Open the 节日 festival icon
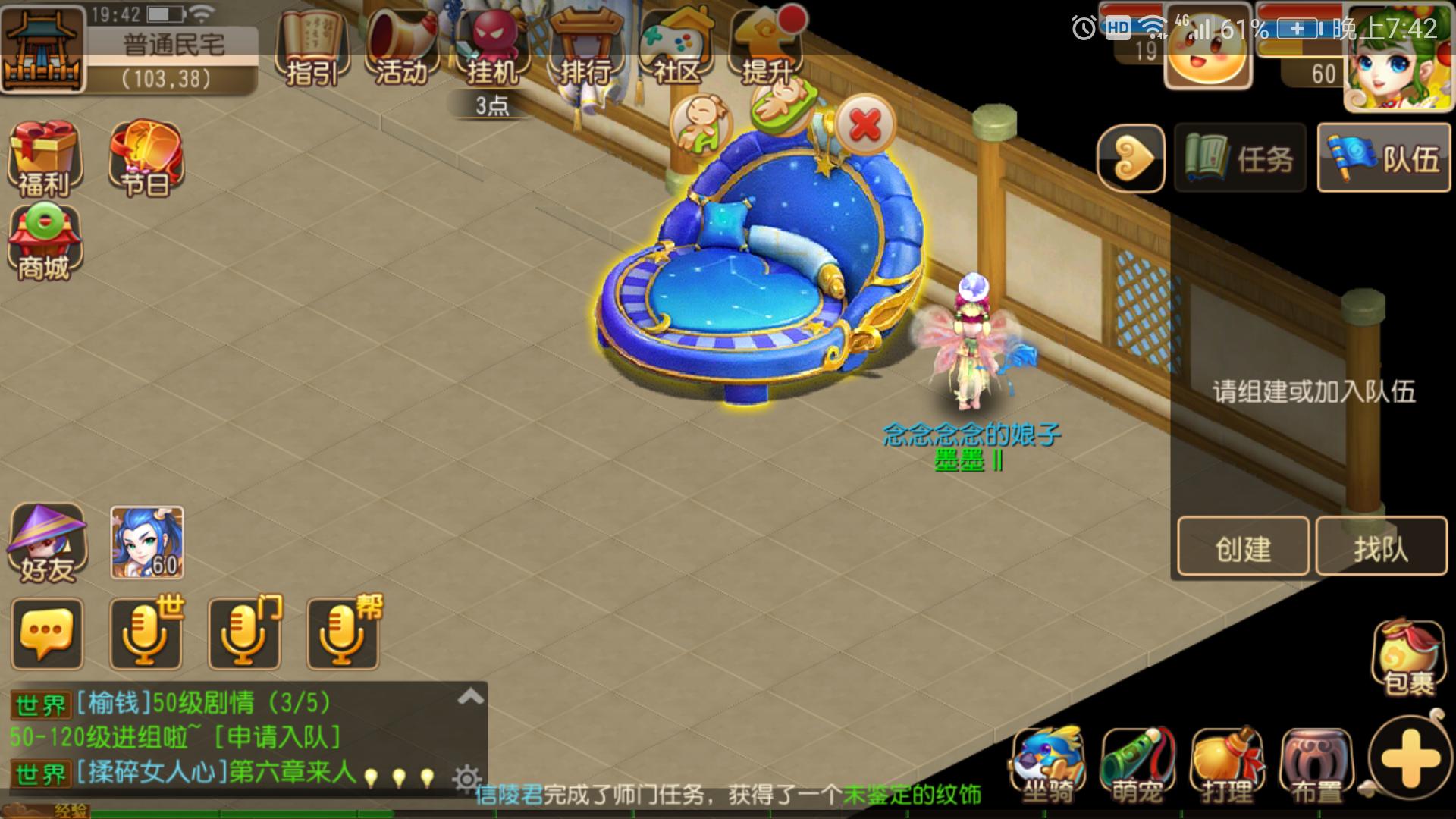1456x819 pixels. tap(146, 158)
